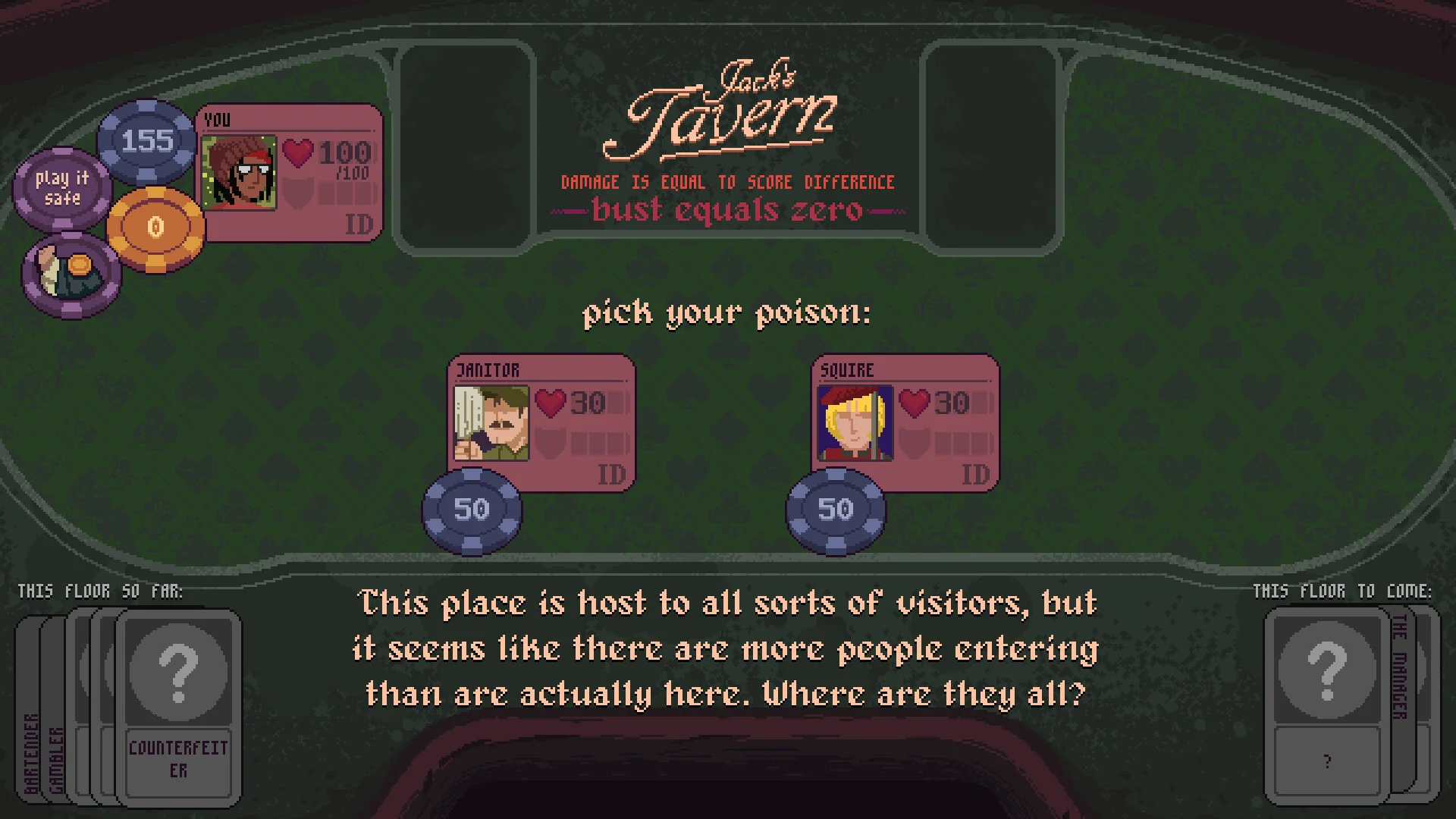
Task: Click the 155 chip showing your money
Action: 146,141
